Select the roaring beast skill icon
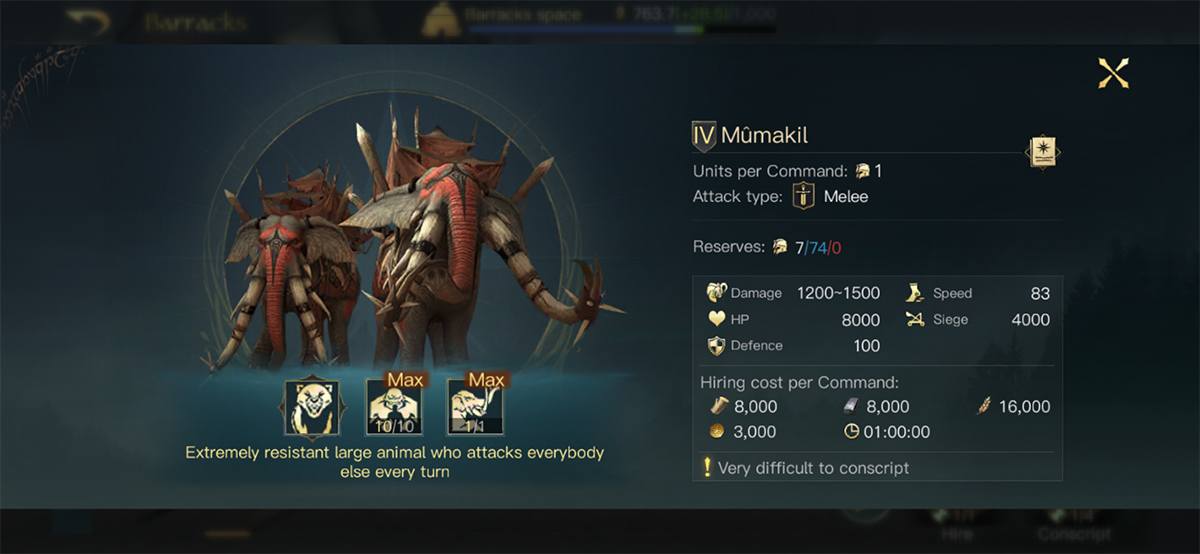1200x554 pixels. (312, 407)
